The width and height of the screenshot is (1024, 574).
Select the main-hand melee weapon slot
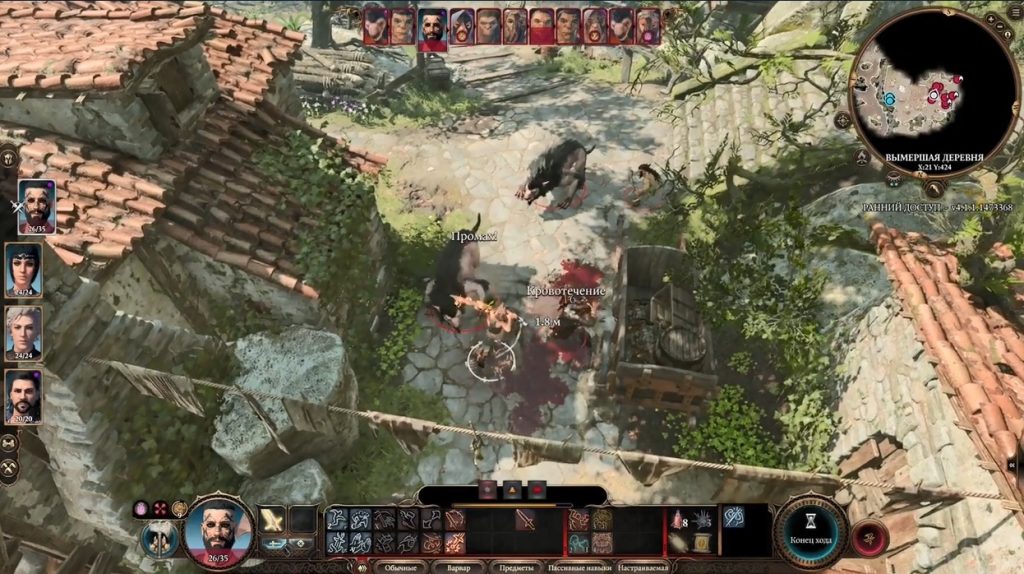pyautogui.click(x=272, y=519)
